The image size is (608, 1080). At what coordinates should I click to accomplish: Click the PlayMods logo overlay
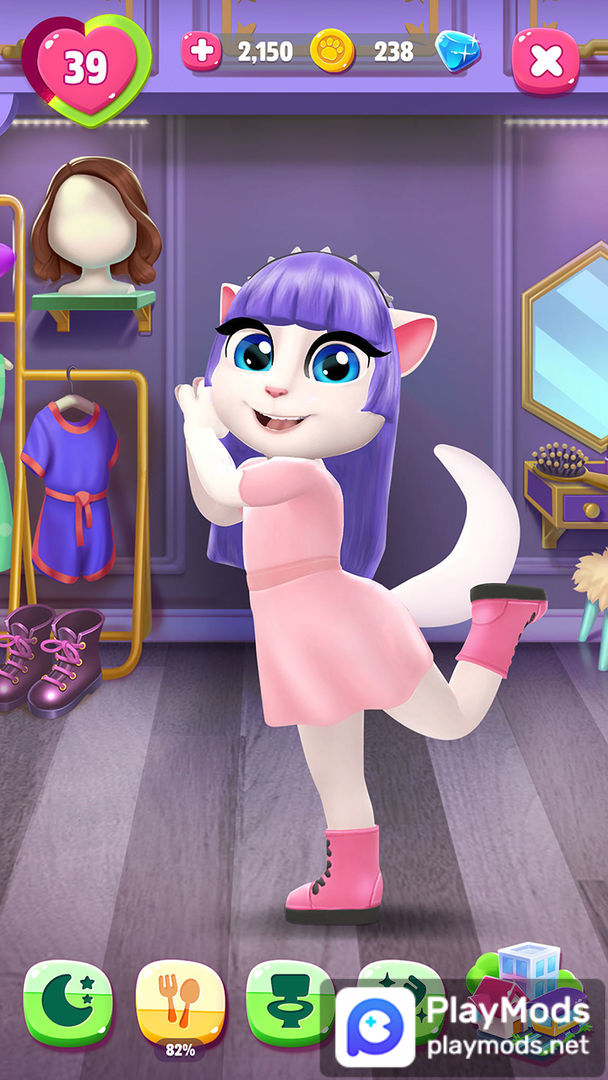375,1026
